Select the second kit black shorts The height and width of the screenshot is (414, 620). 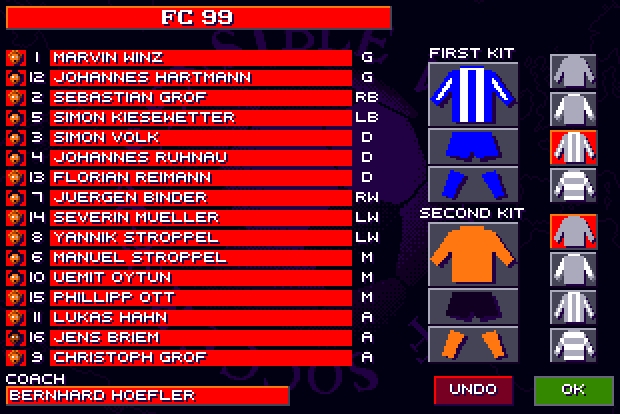tap(472, 307)
